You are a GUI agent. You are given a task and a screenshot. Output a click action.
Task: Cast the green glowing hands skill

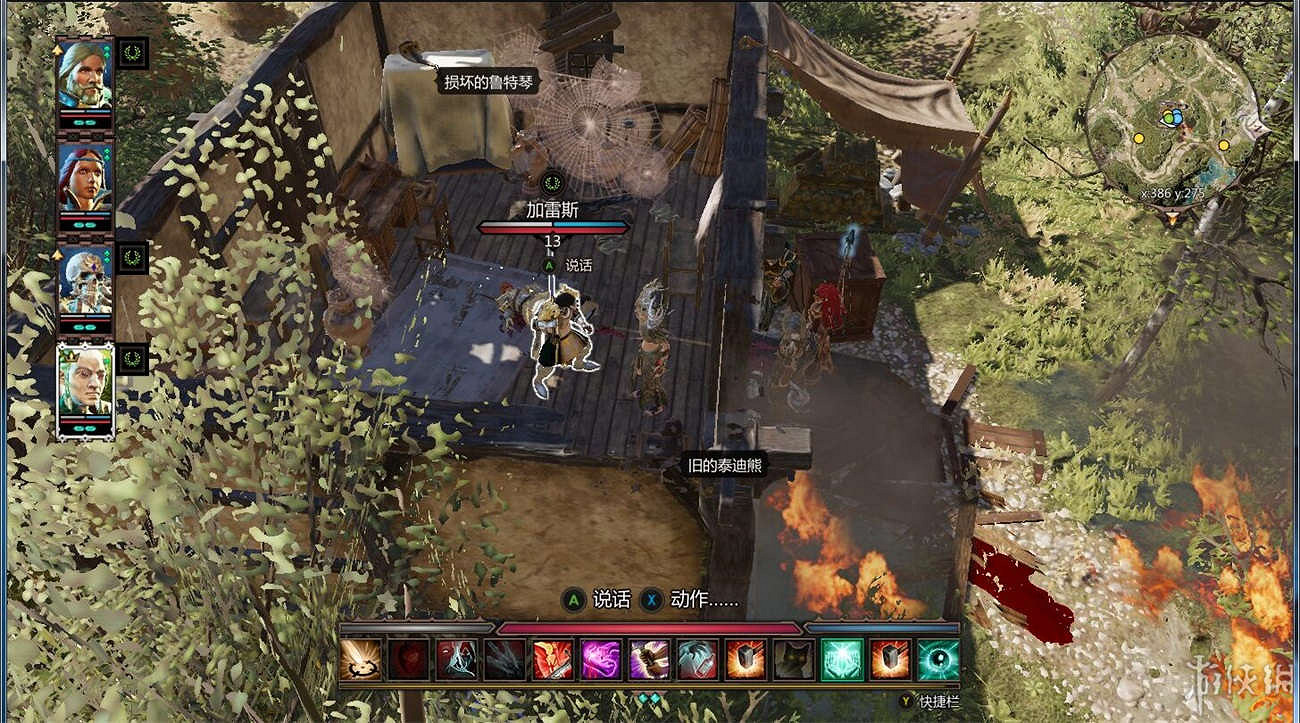point(841,660)
